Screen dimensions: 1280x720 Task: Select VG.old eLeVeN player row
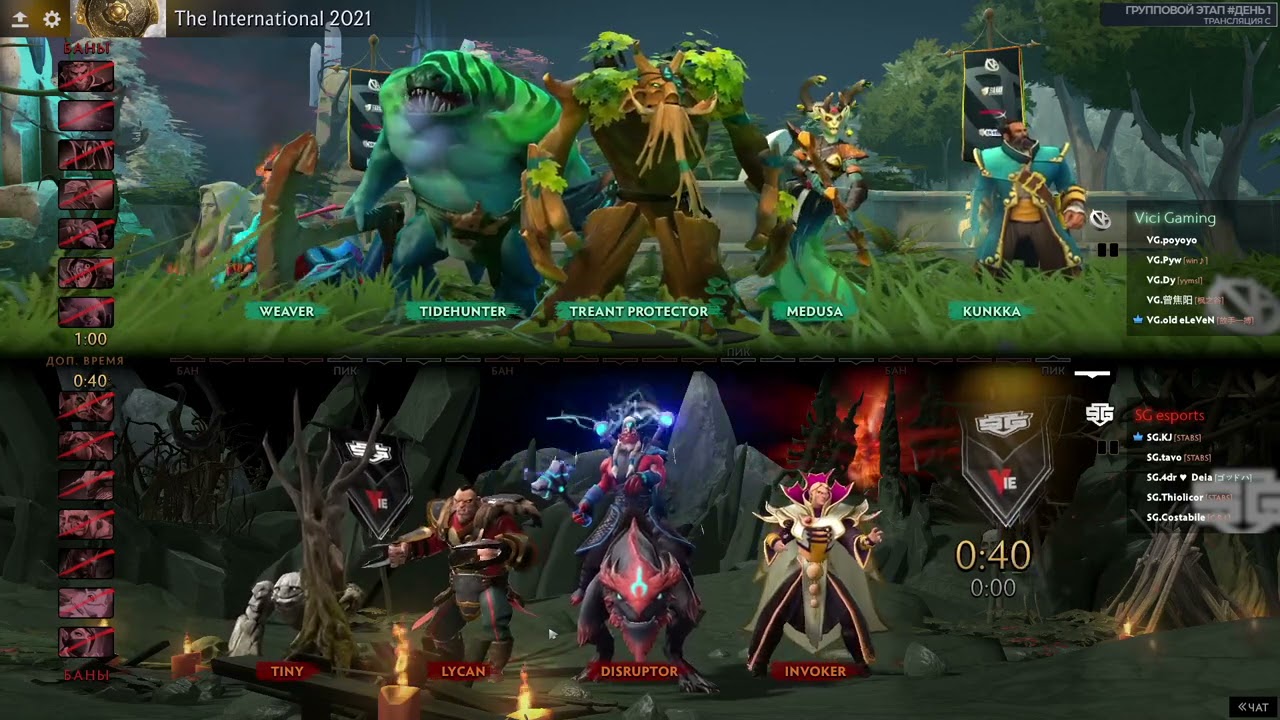(x=1180, y=320)
